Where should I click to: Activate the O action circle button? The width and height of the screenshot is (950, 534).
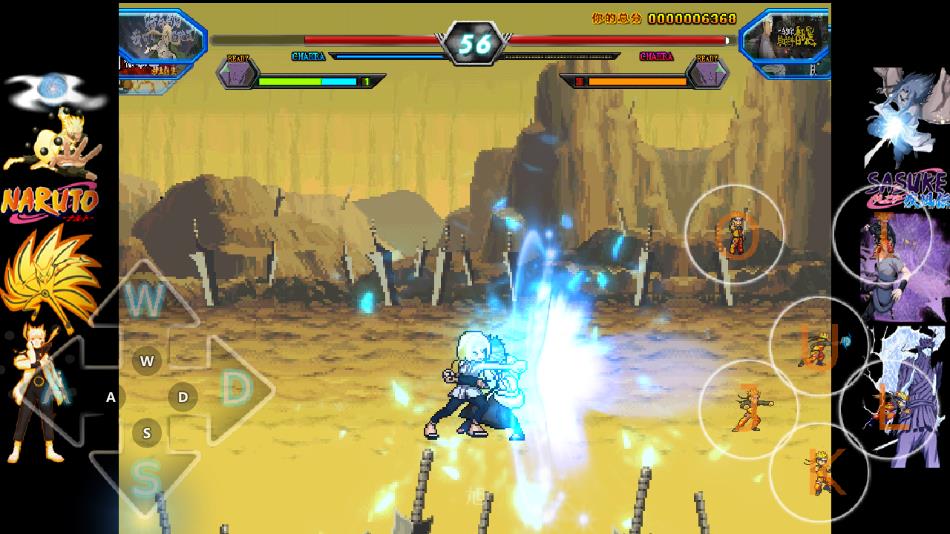[734, 234]
